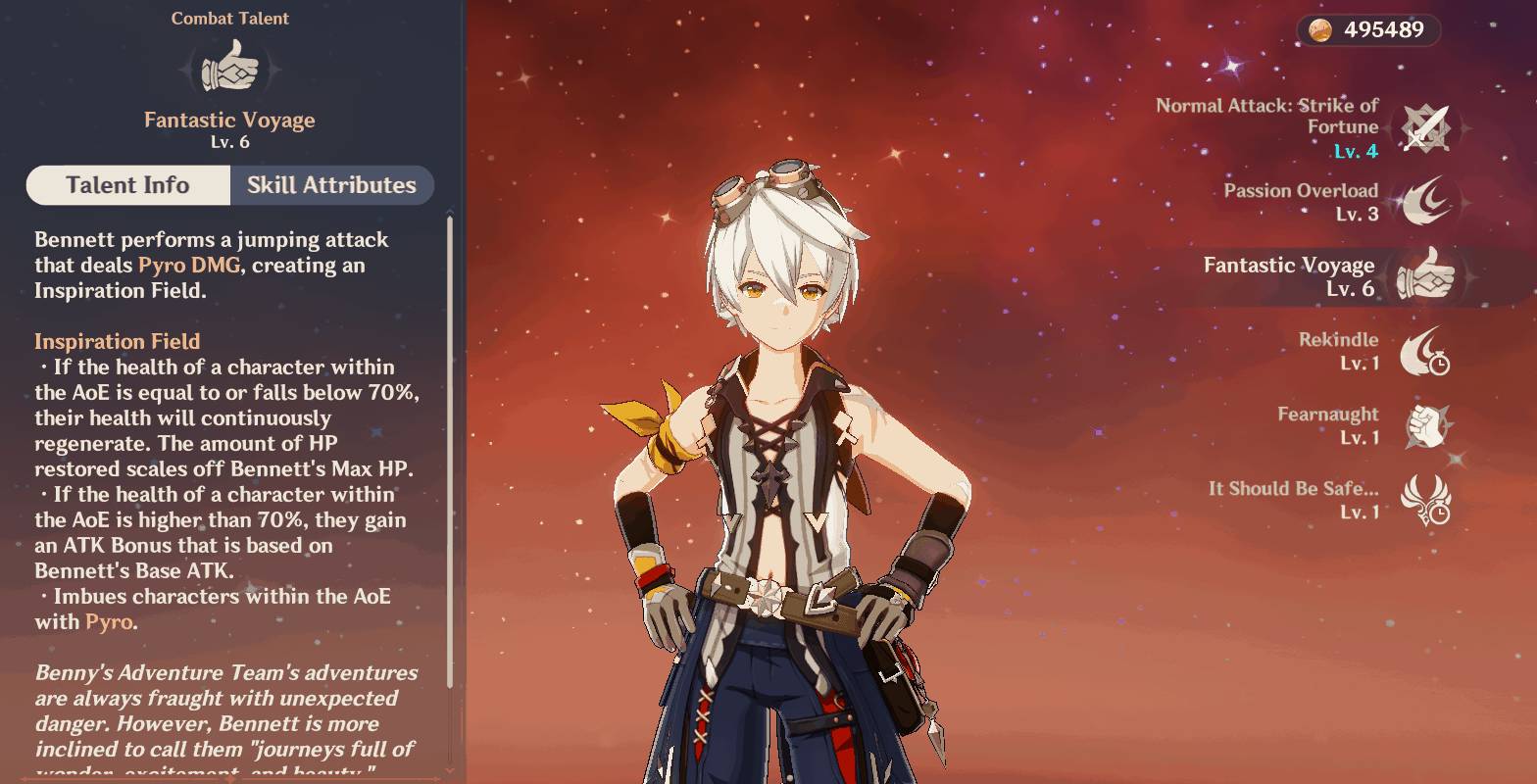Open the It Should Be Safe... talent
Screen dimensions: 1537x784
[1422, 500]
